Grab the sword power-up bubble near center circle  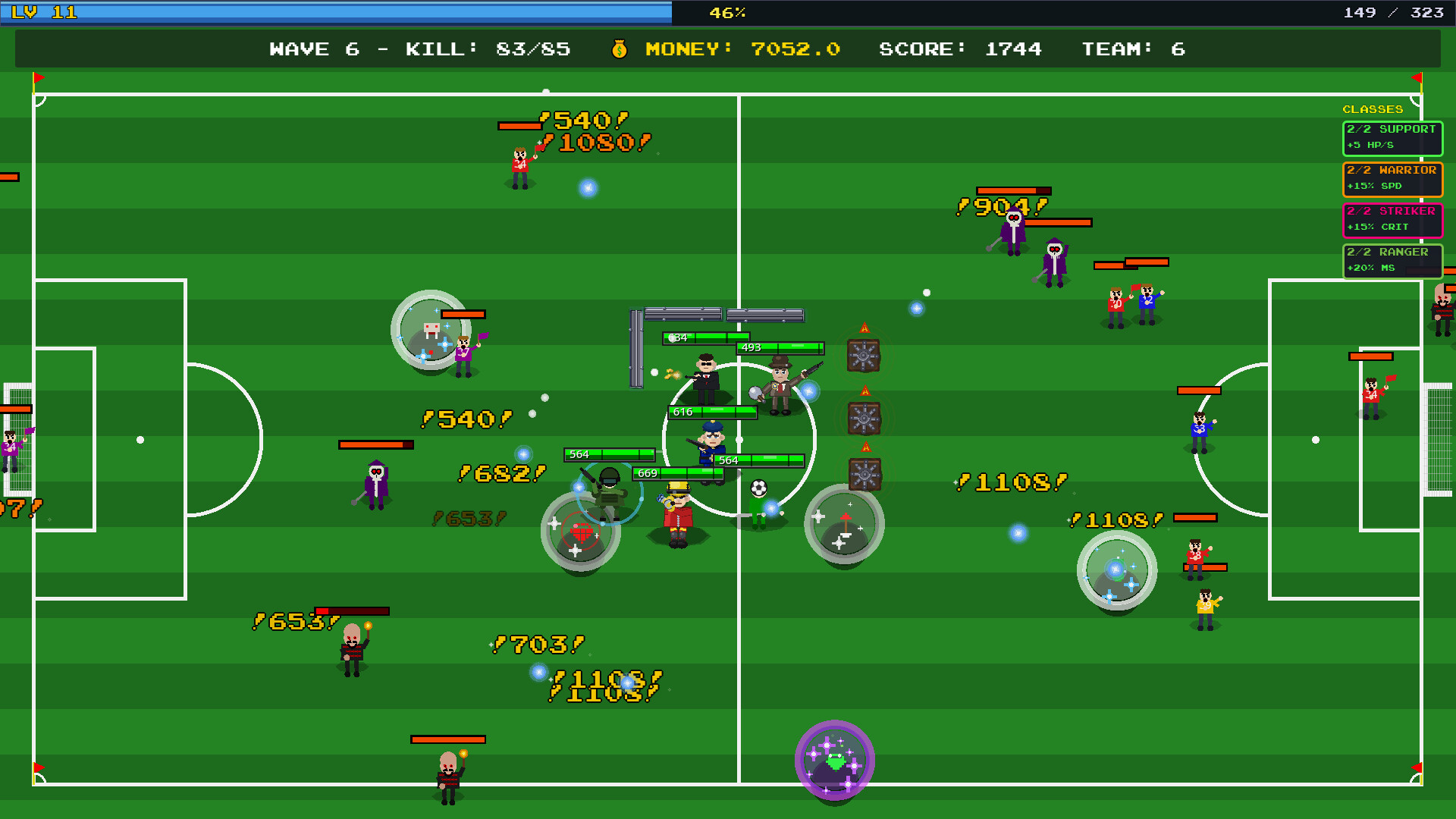844,523
